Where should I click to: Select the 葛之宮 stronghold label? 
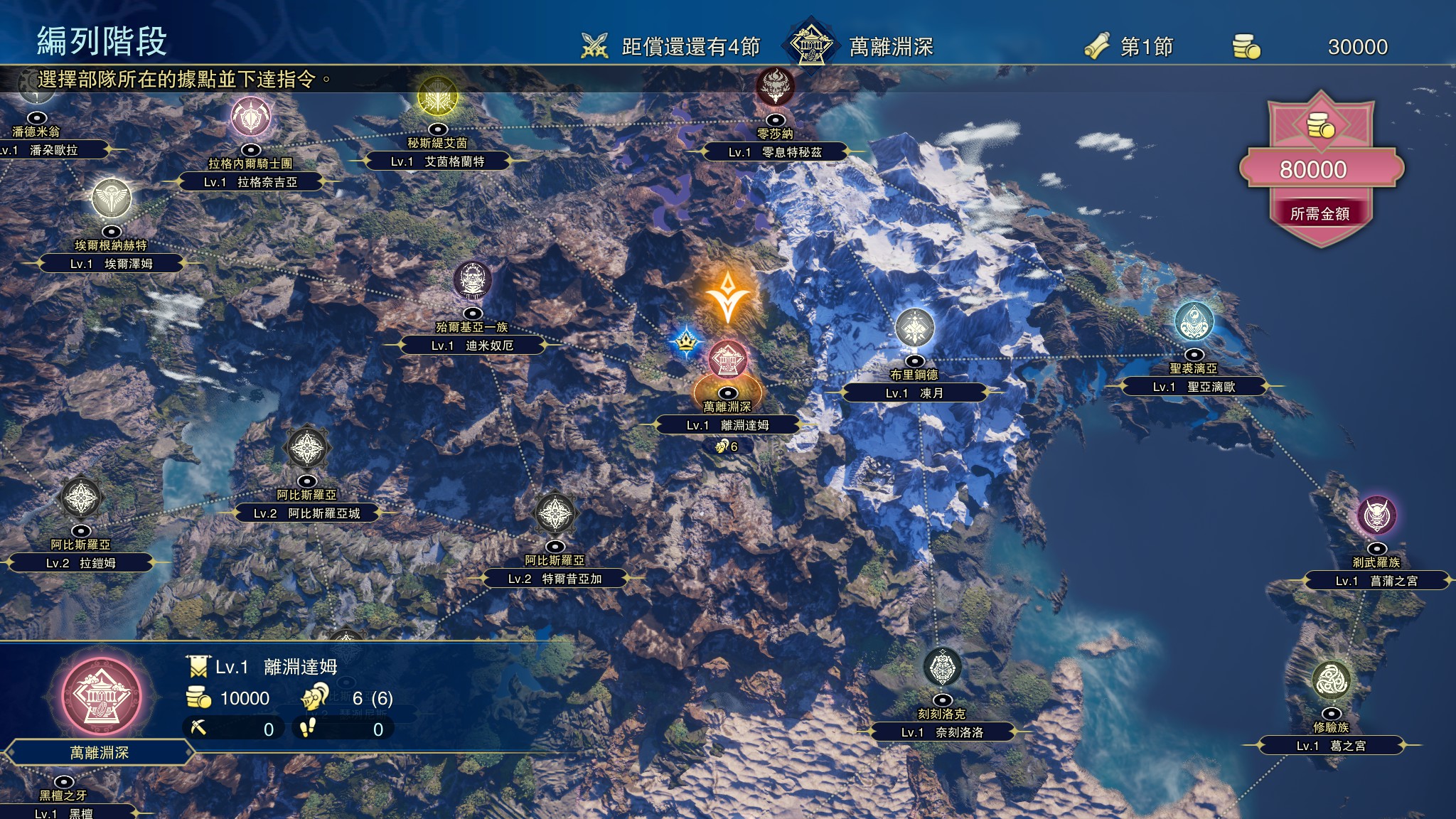[1331, 746]
